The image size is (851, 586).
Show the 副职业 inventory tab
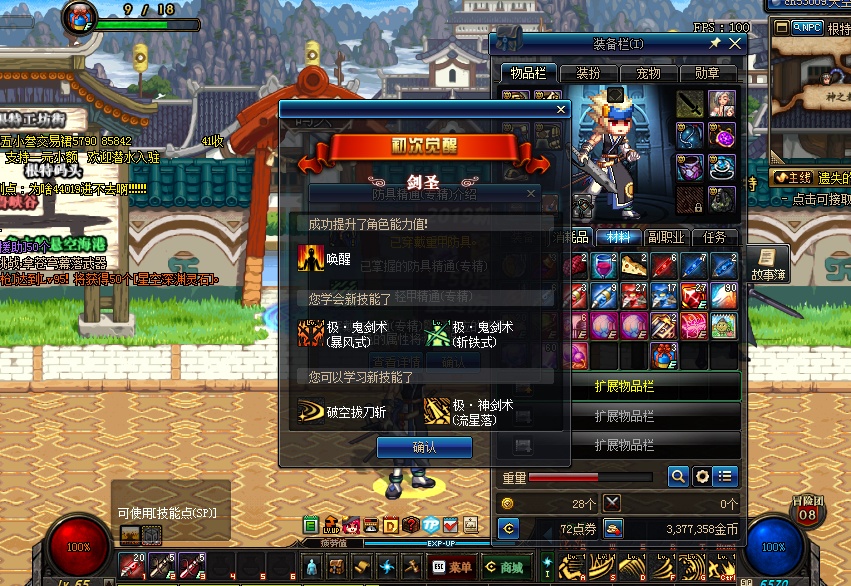pos(666,237)
